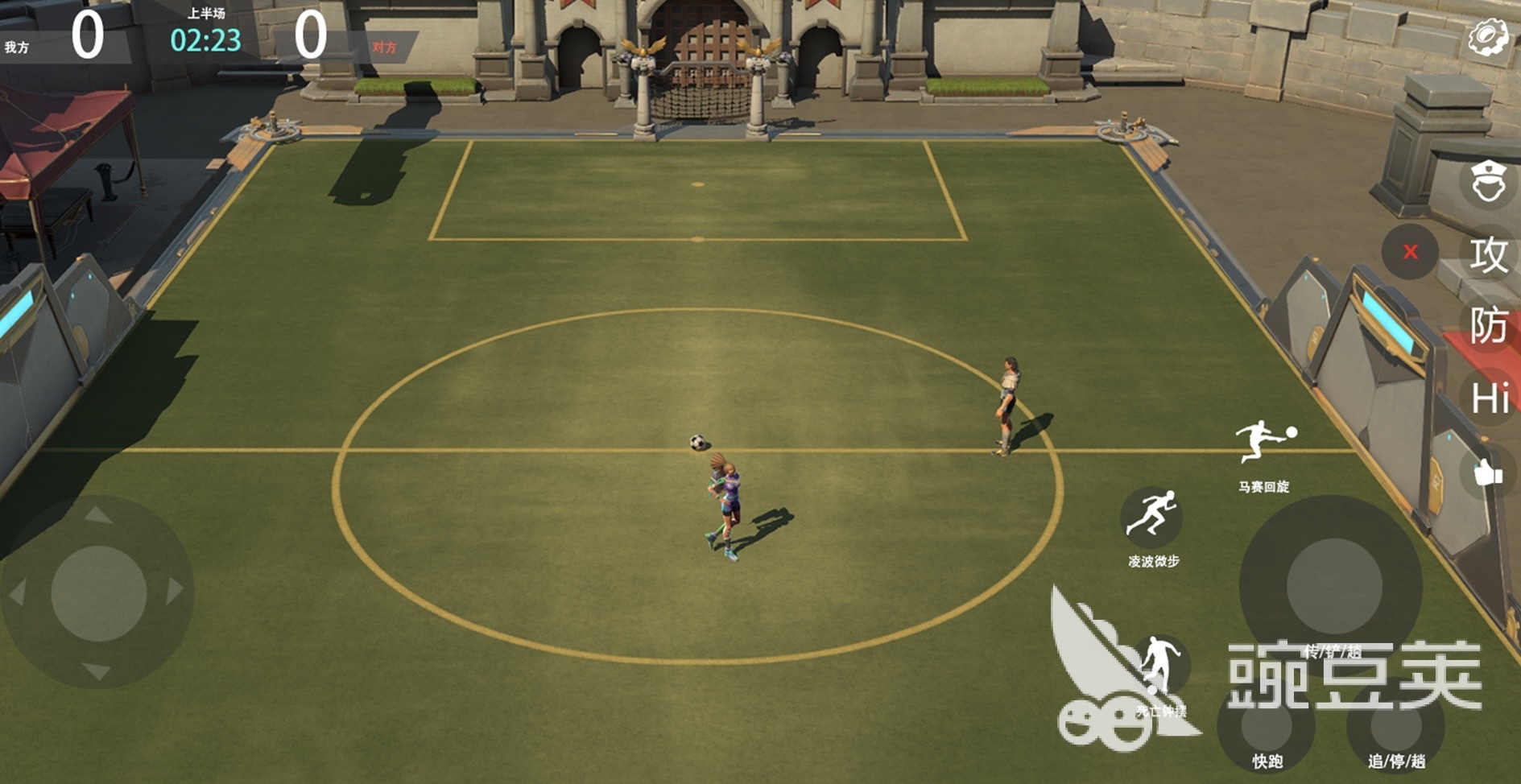Tap the police officer head icon
Screen dimensions: 1521x784
pos(1488,182)
